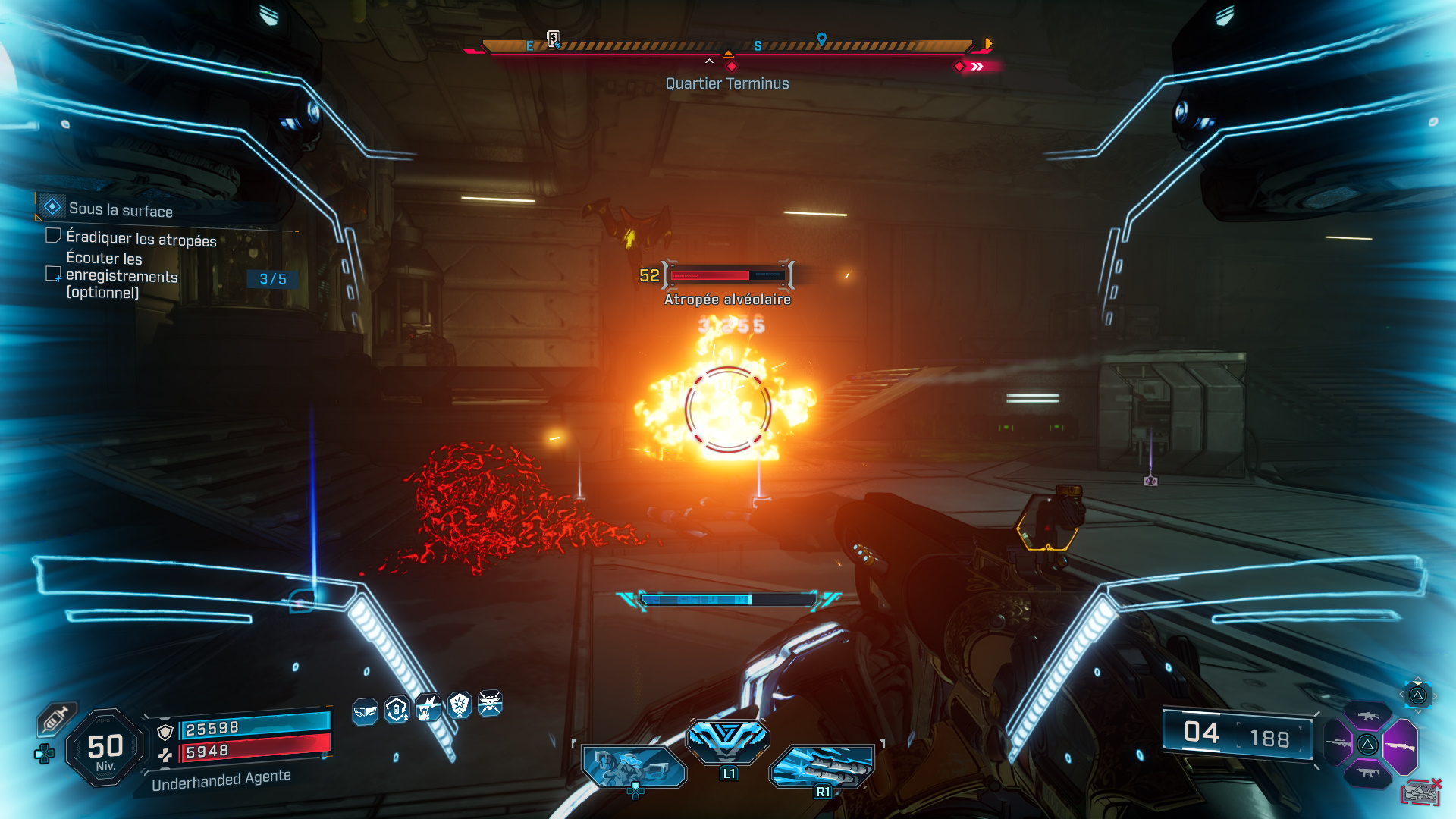
Task: Tick the 'Éradiquer les atropées' objective checkbox
Action: tap(53, 236)
